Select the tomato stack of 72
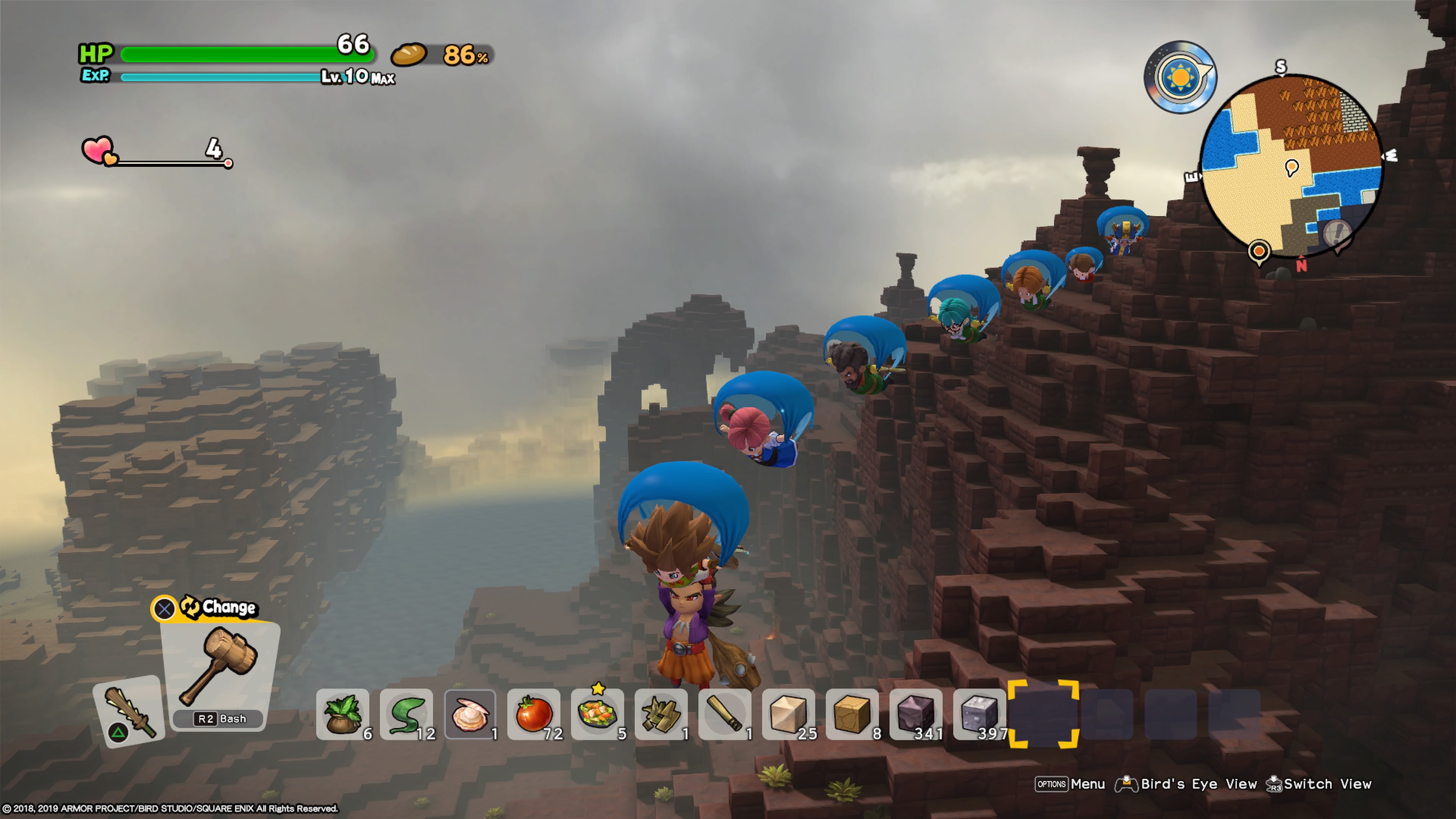This screenshot has height=819, width=1456. (534, 714)
